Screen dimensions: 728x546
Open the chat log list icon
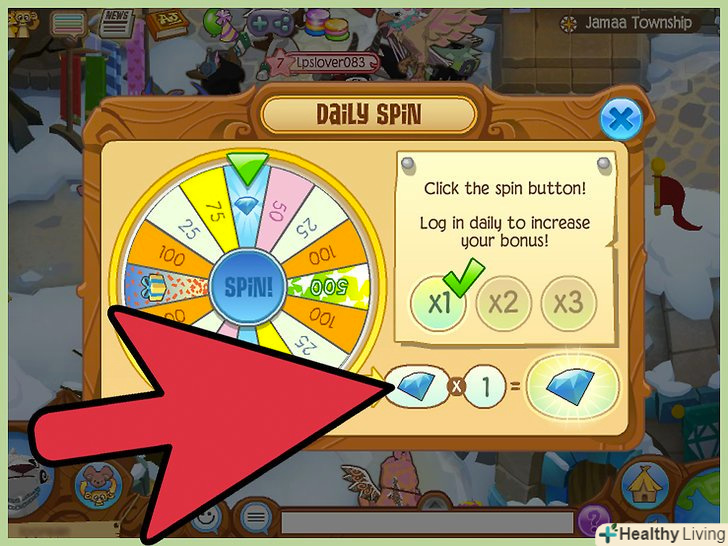(x=68, y=22)
